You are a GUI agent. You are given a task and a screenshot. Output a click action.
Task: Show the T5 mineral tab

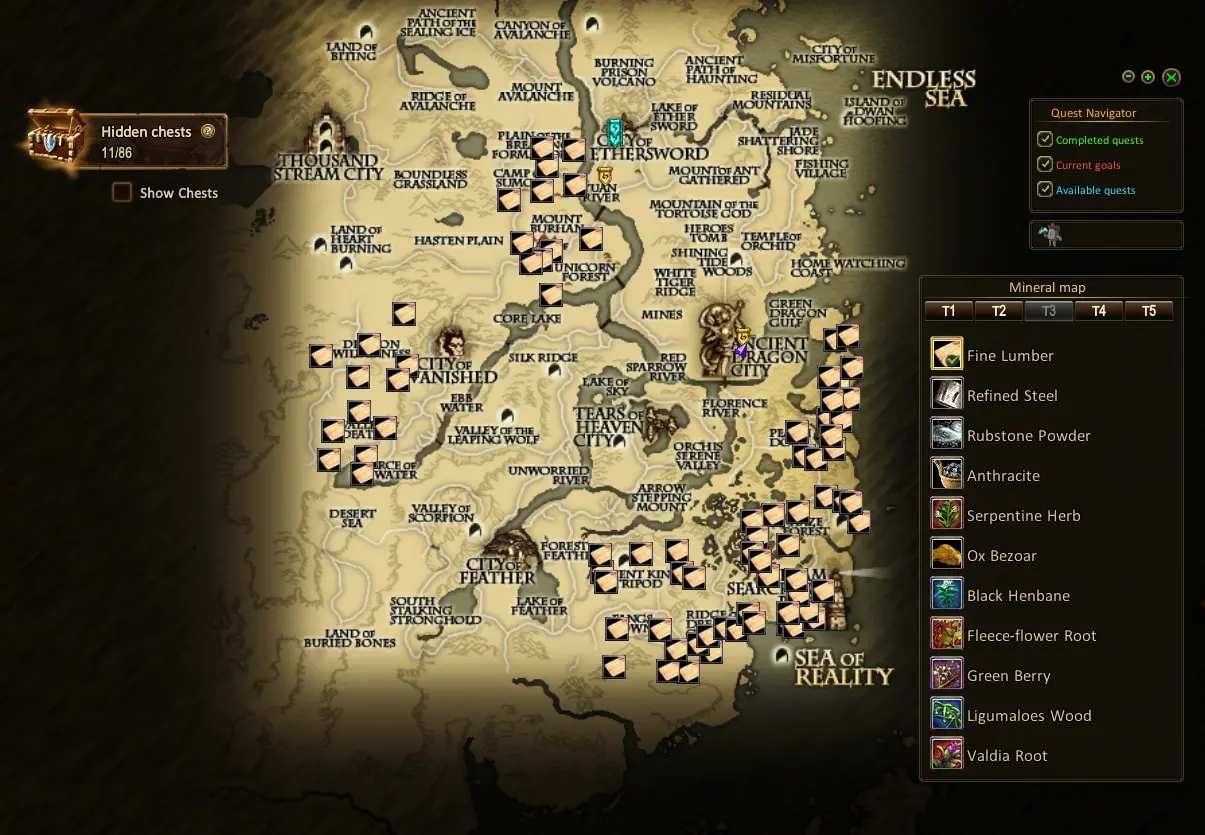(1148, 311)
